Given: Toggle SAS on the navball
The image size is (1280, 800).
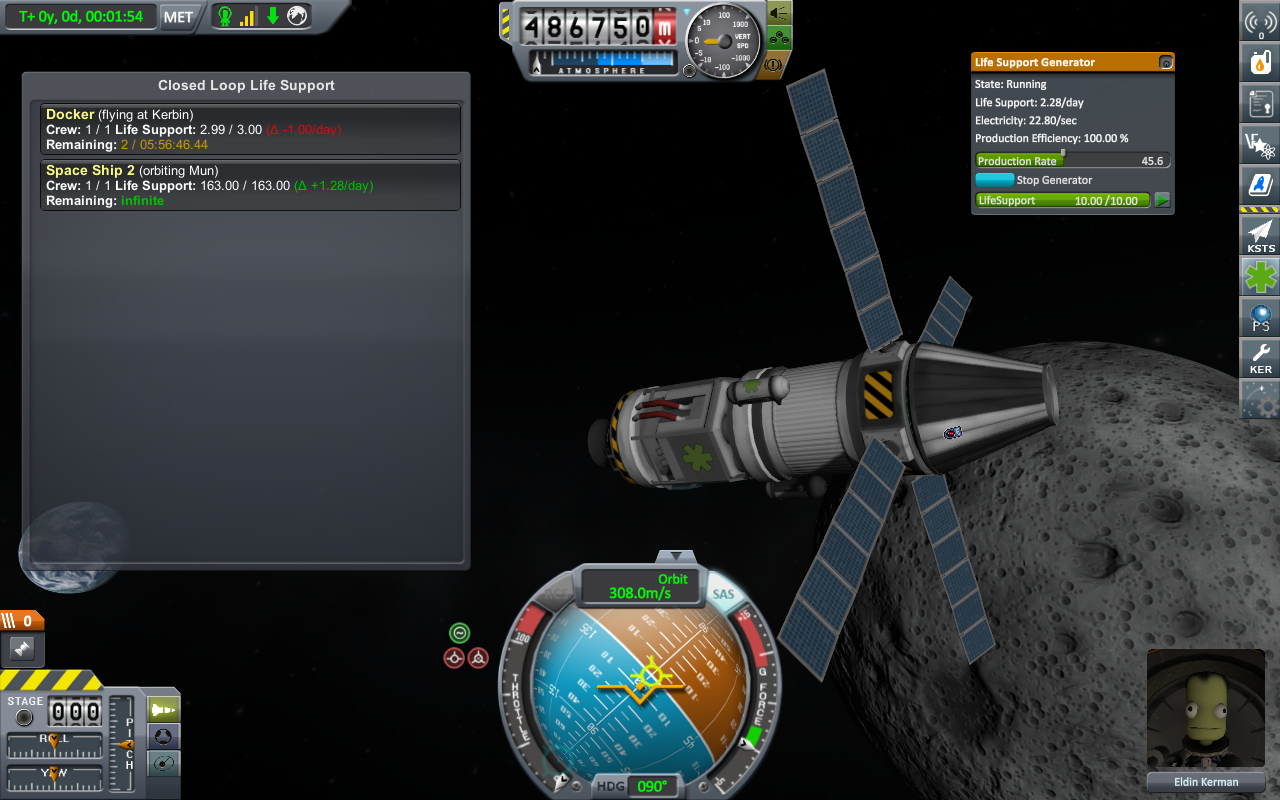Looking at the screenshot, I should (723, 594).
